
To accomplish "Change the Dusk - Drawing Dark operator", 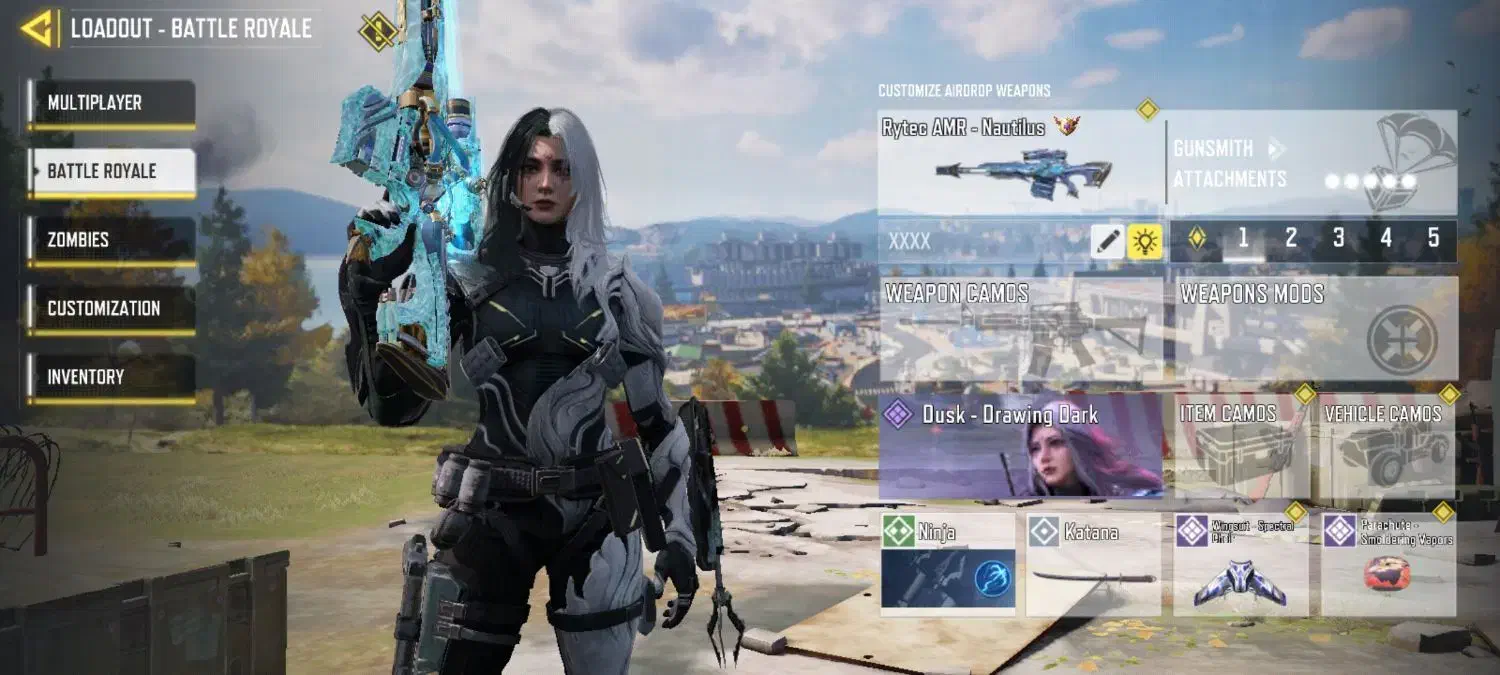I will pos(1020,446).
